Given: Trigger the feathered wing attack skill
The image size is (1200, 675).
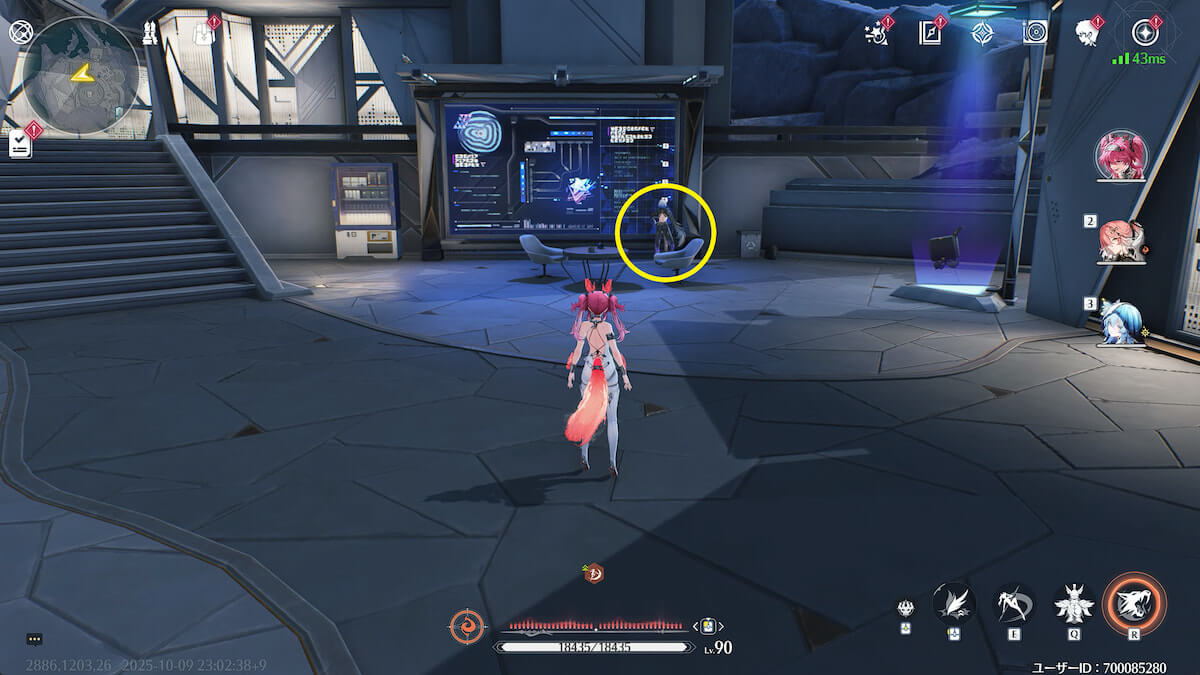Looking at the screenshot, I should coord(954,602).
